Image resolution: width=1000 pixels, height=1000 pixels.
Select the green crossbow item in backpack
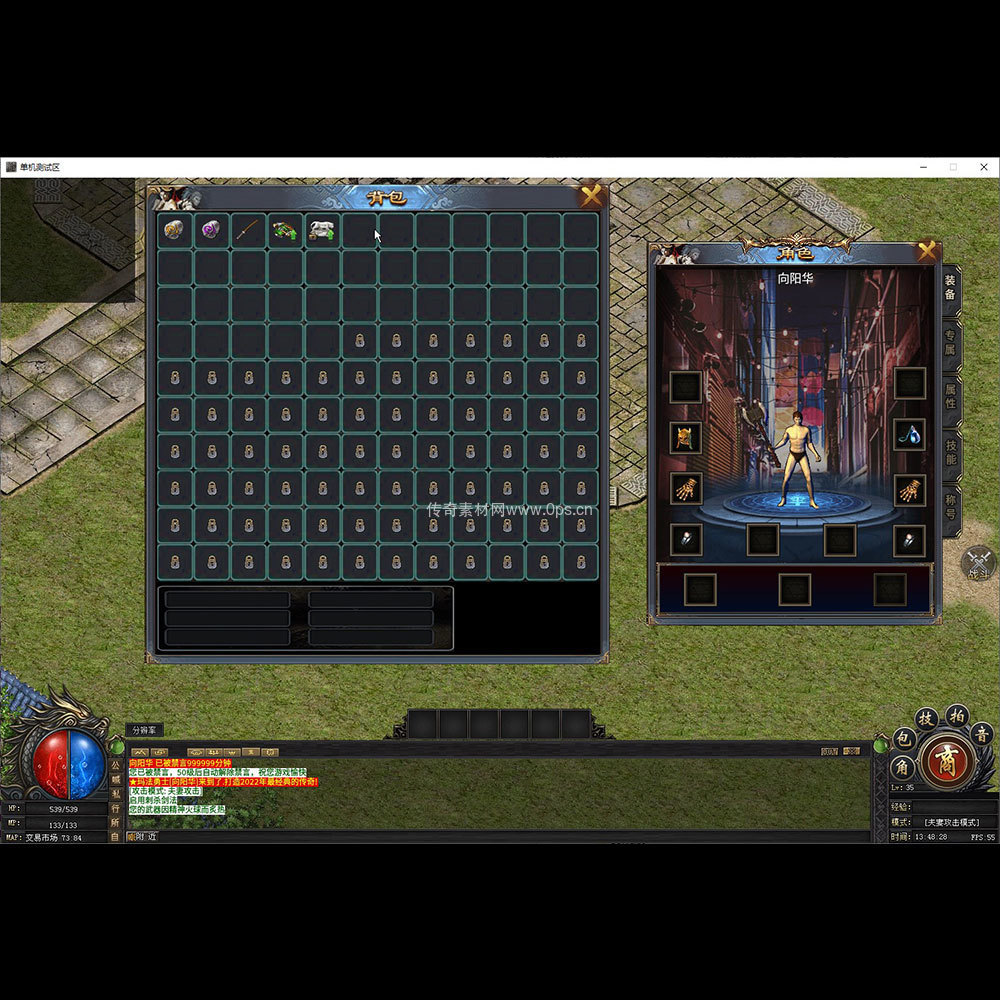pyautogui.click(x=285, y=231)
